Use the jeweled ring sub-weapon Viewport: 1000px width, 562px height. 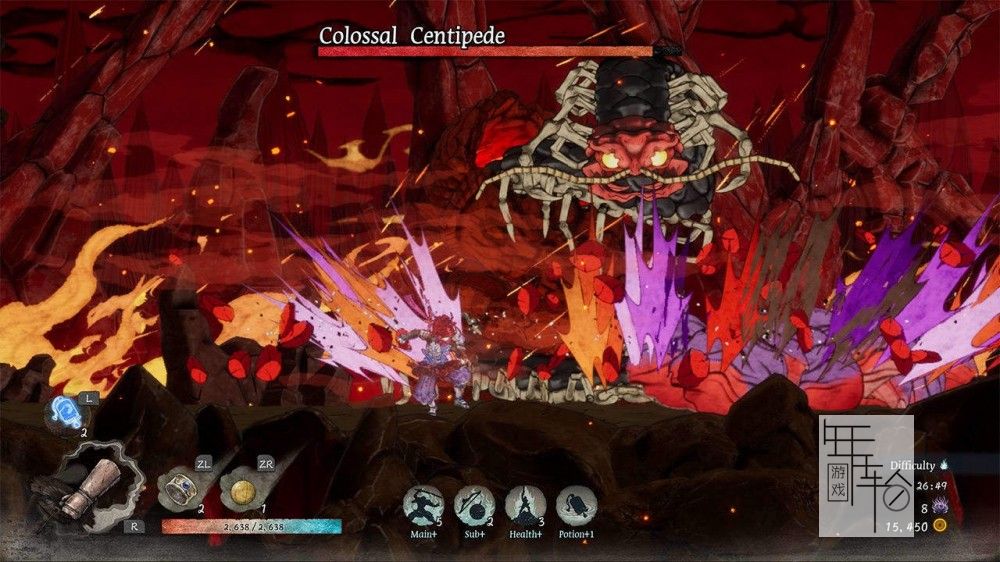coord(181,489)
